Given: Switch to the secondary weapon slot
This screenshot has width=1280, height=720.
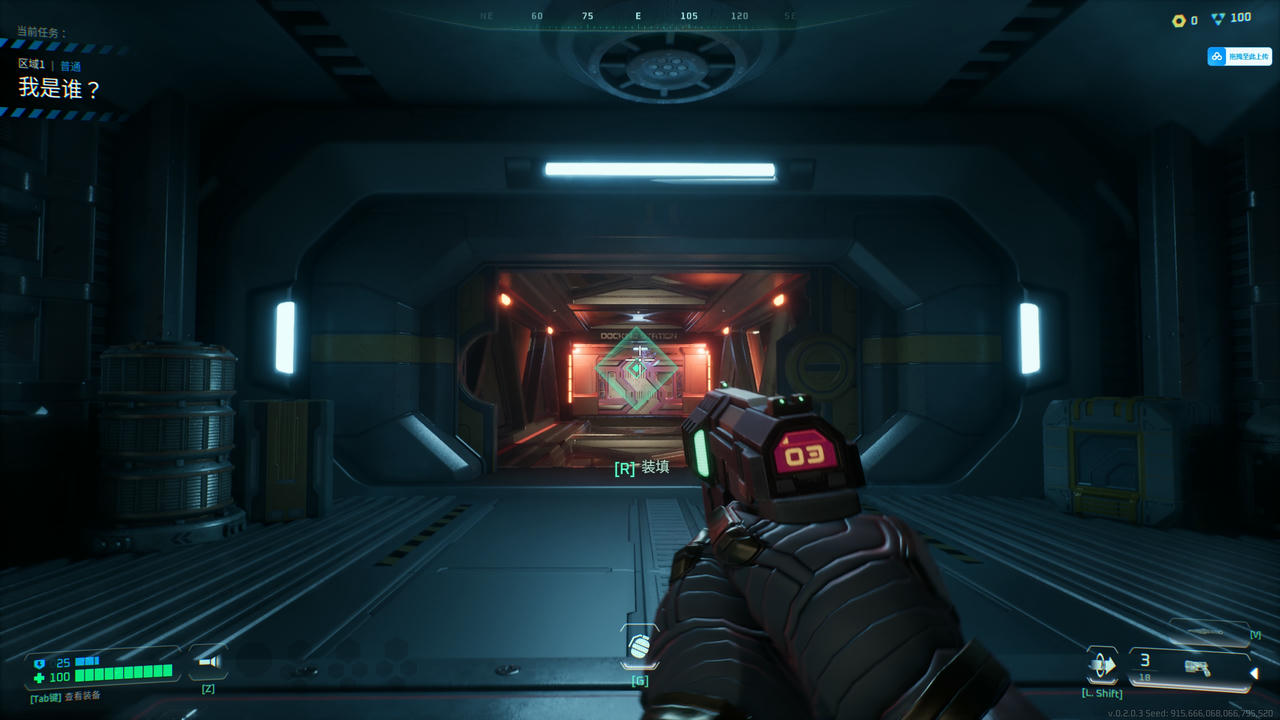Looking at the screenshot, I should pyautogui.click(x=1210, y=633).
